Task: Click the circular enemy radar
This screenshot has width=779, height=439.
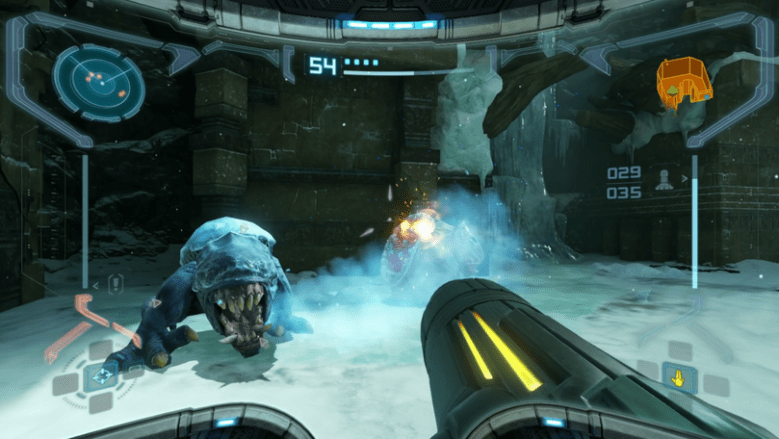Action: (92, 81)
